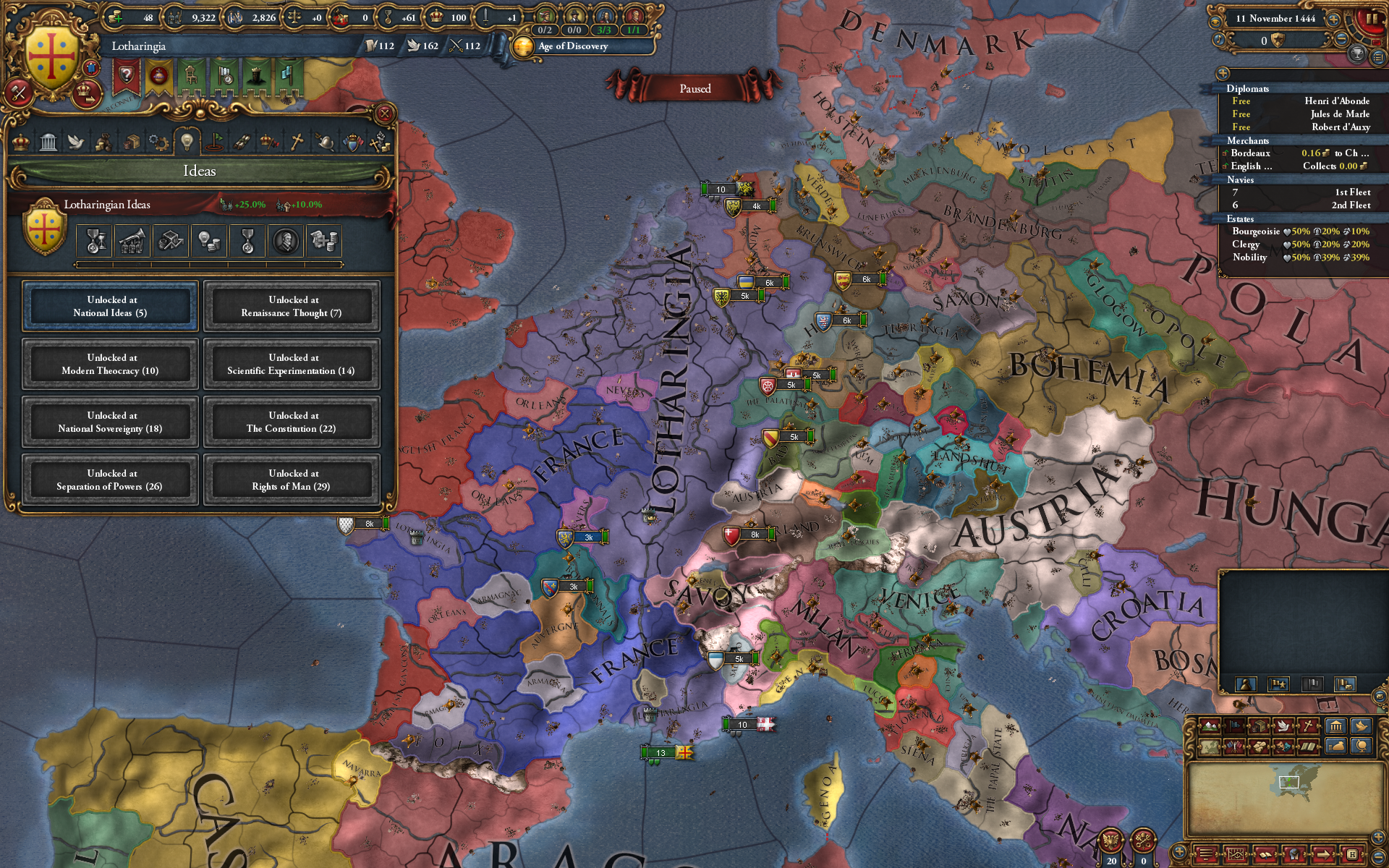This screenshot has height=868, width=1389.
Task: Select the Bourgeoisie estate entry
Action: click(x=1257, y=232)
